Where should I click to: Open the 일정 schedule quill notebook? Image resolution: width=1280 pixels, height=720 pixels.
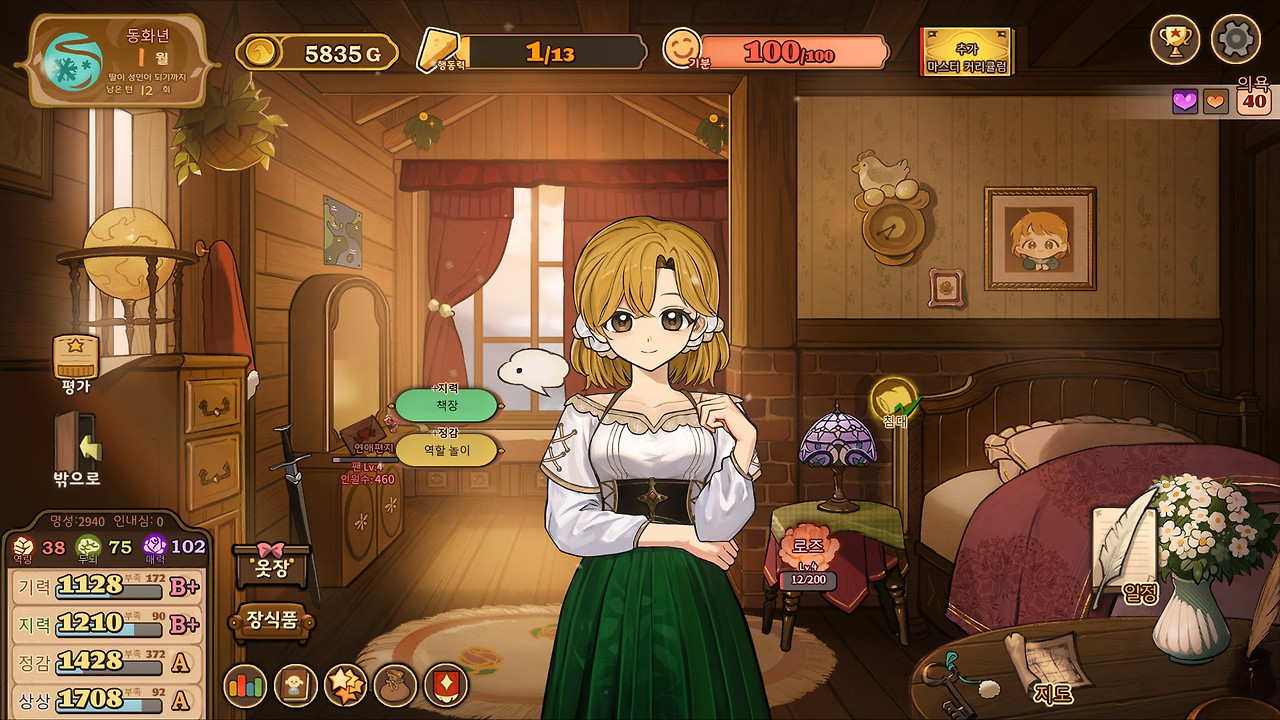click(x=1128, y=560)
